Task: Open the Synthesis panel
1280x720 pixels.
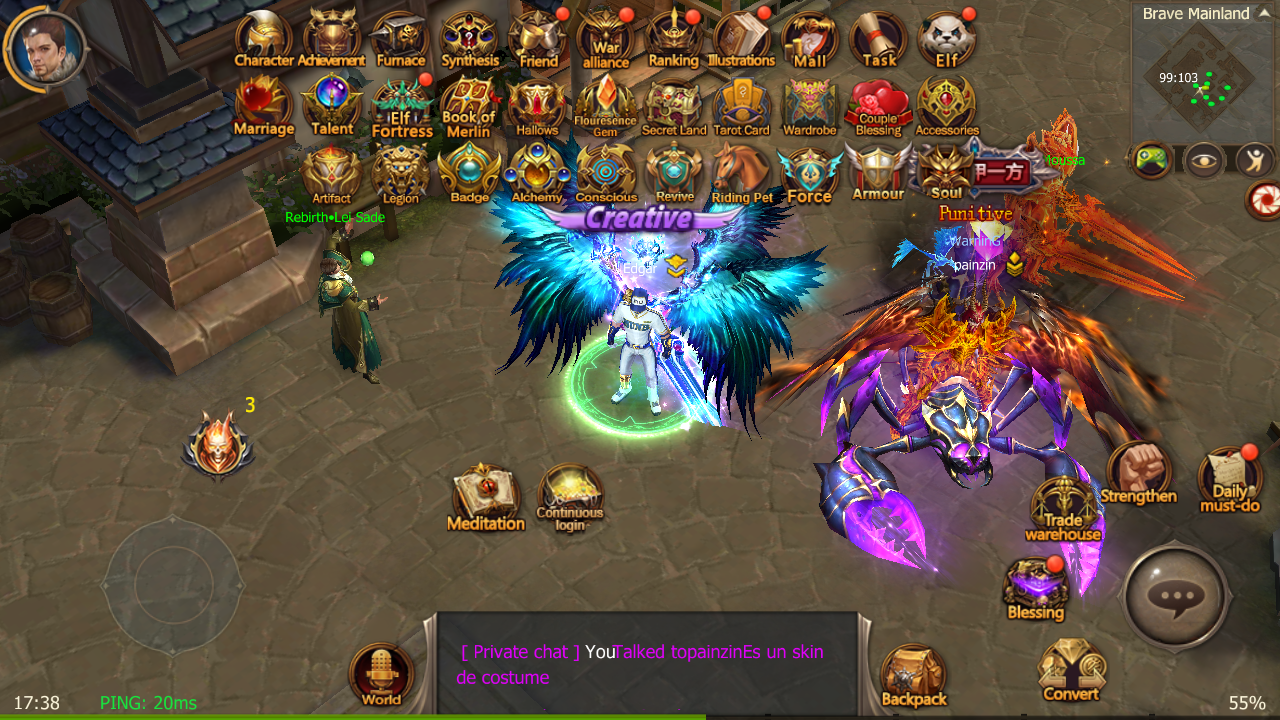Action: click(468, 32)
